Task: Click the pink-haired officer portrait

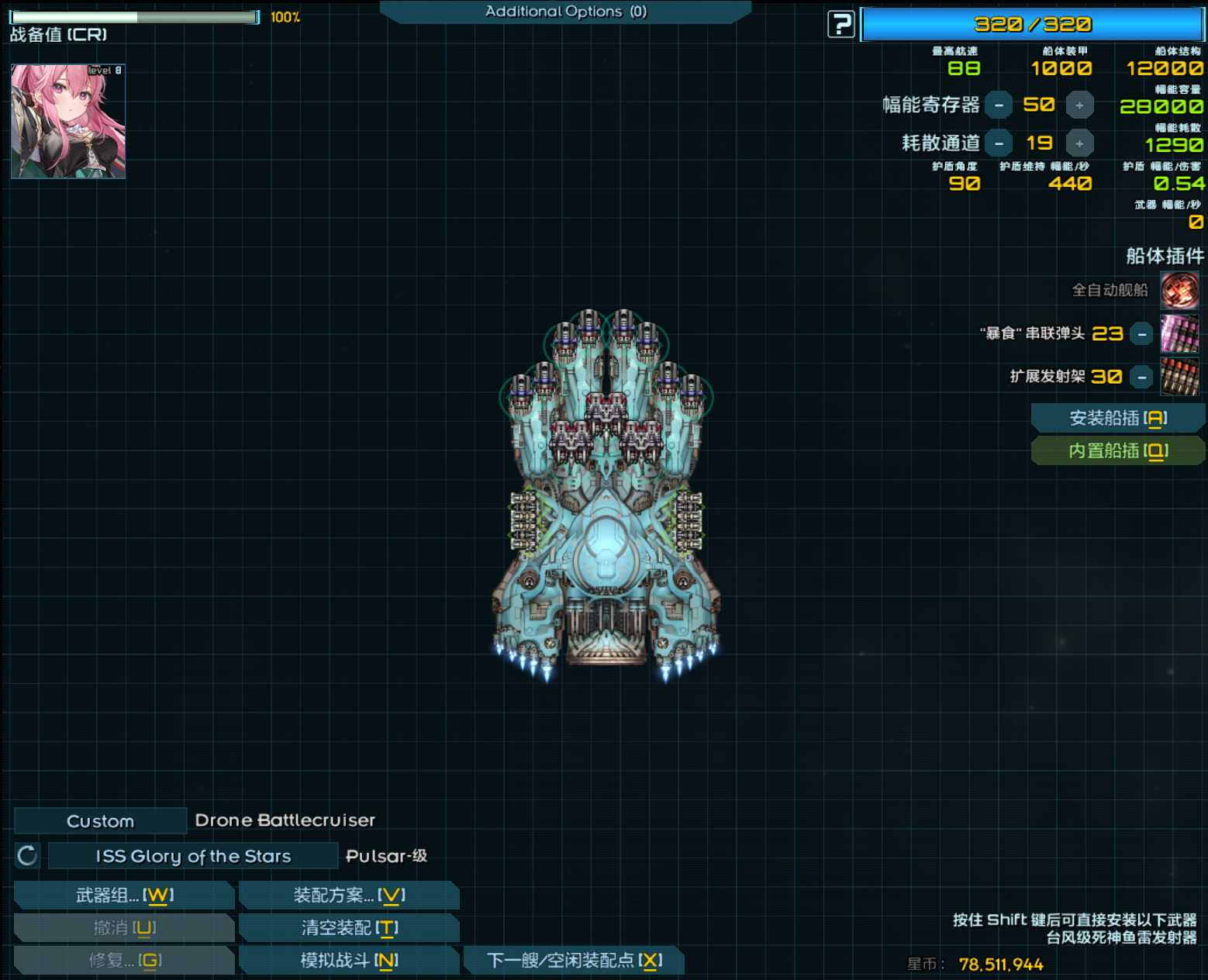Action: tap(68, 122)
